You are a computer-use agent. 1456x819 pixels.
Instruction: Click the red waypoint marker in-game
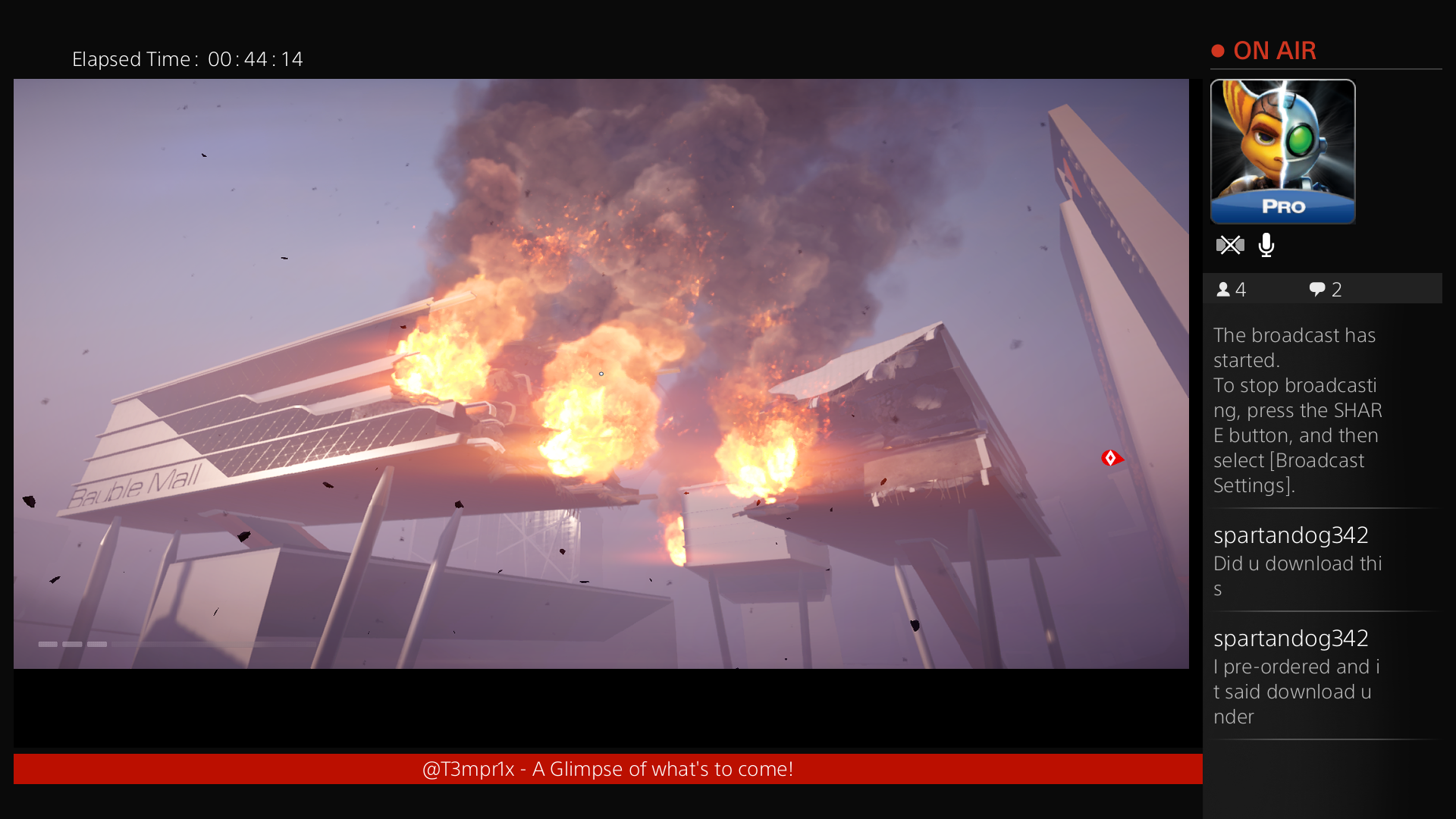1112,457
